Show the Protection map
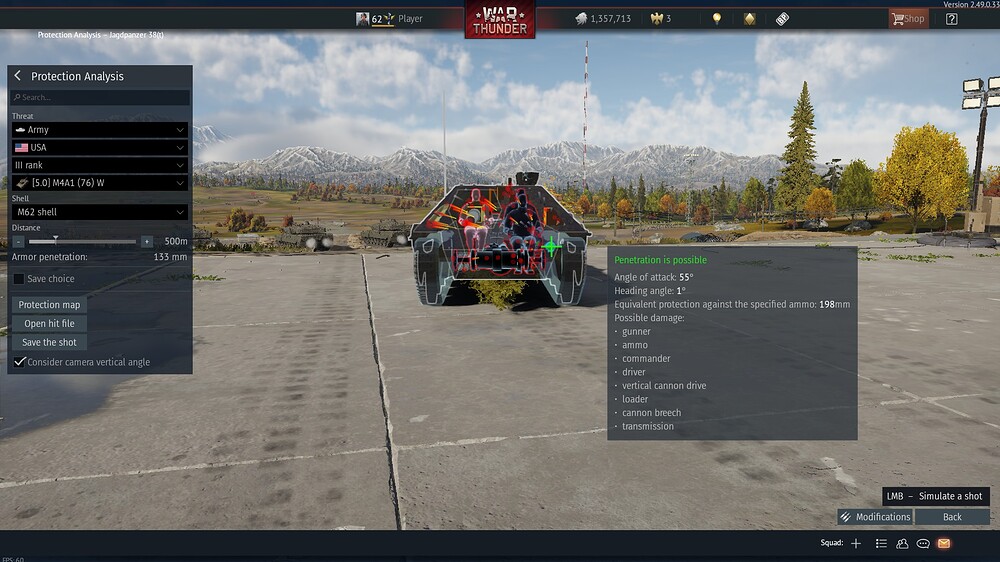The width and height of the screenshot is (1000, 562). click(x=49, y=305)
